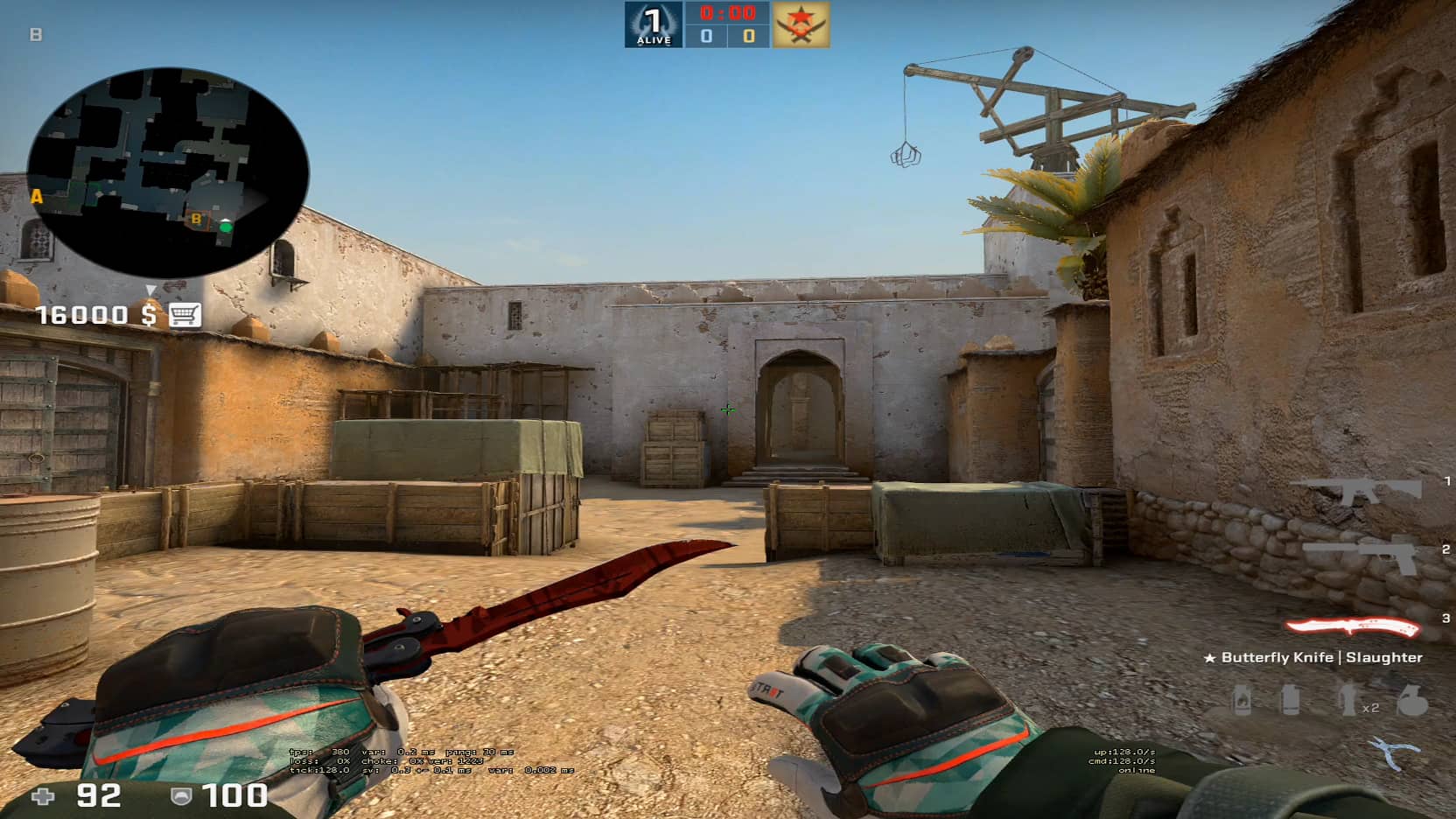This screenshot has height=819, width=1456.
Task: Click the Counter-Terrorist alive counter badge
Action: pyautogui.click(x=653, y=24)
